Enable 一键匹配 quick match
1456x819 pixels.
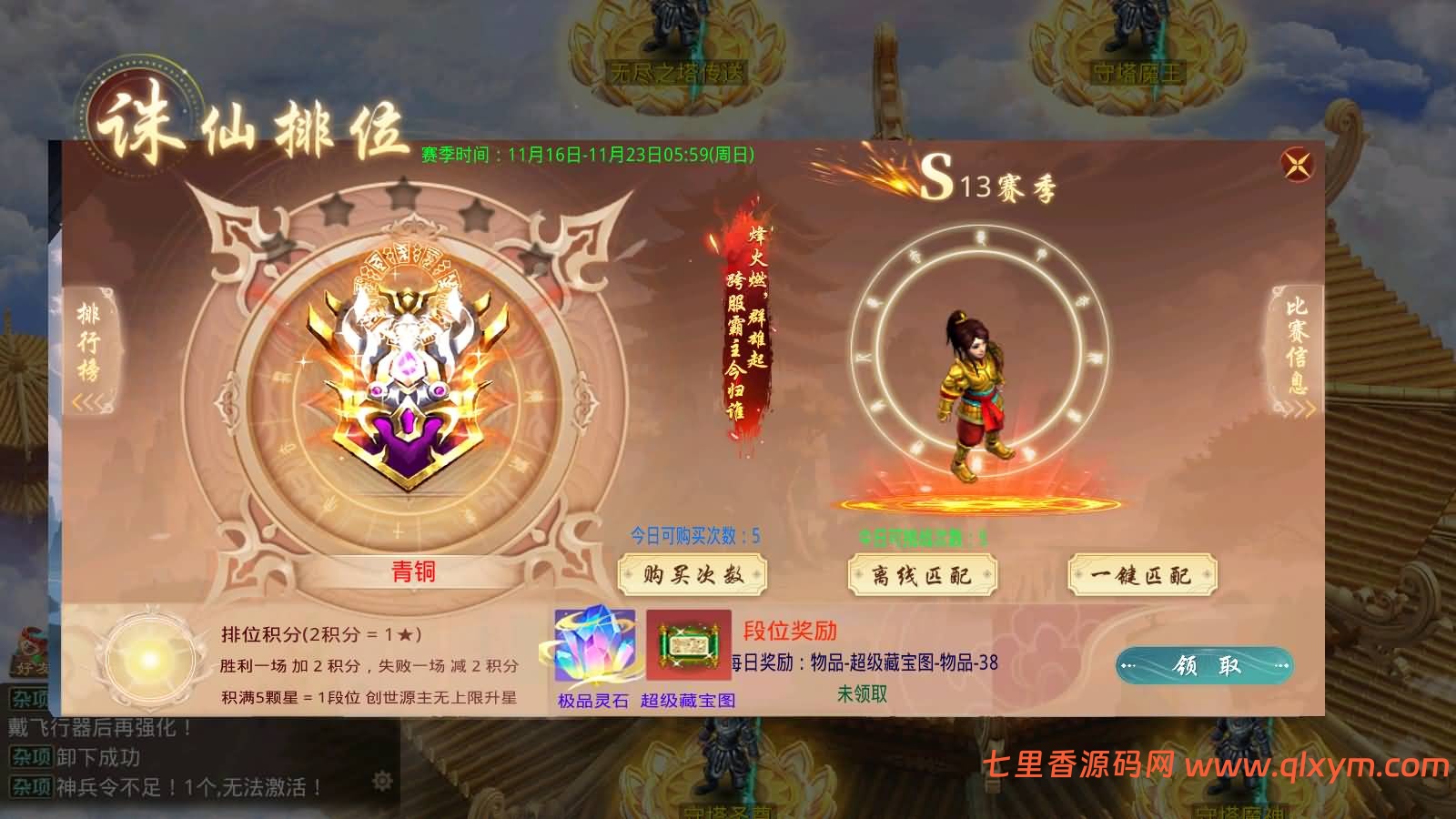pos(1145,575)
